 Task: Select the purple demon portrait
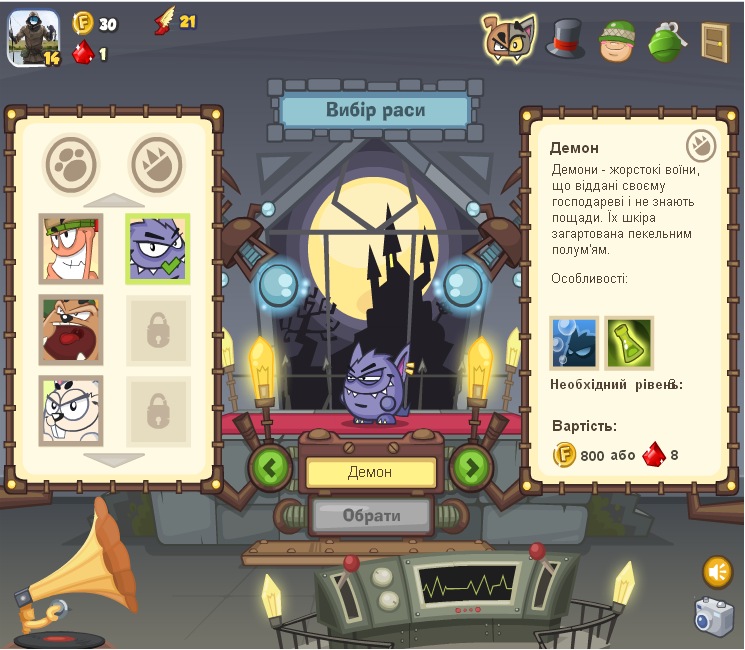click(x=157, y=248)
